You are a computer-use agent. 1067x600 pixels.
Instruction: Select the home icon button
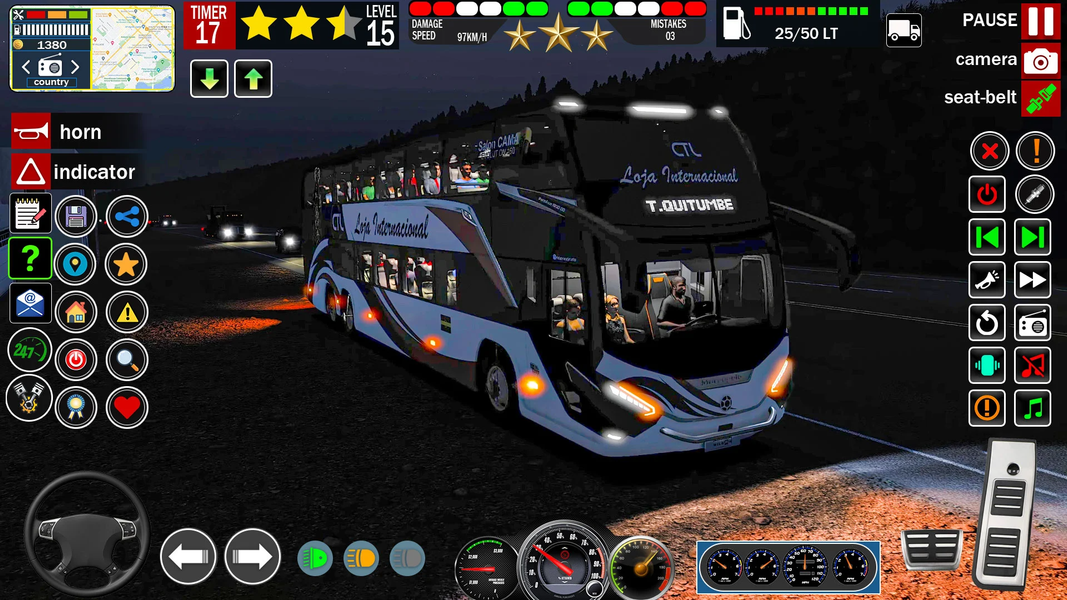click(76, 312)
